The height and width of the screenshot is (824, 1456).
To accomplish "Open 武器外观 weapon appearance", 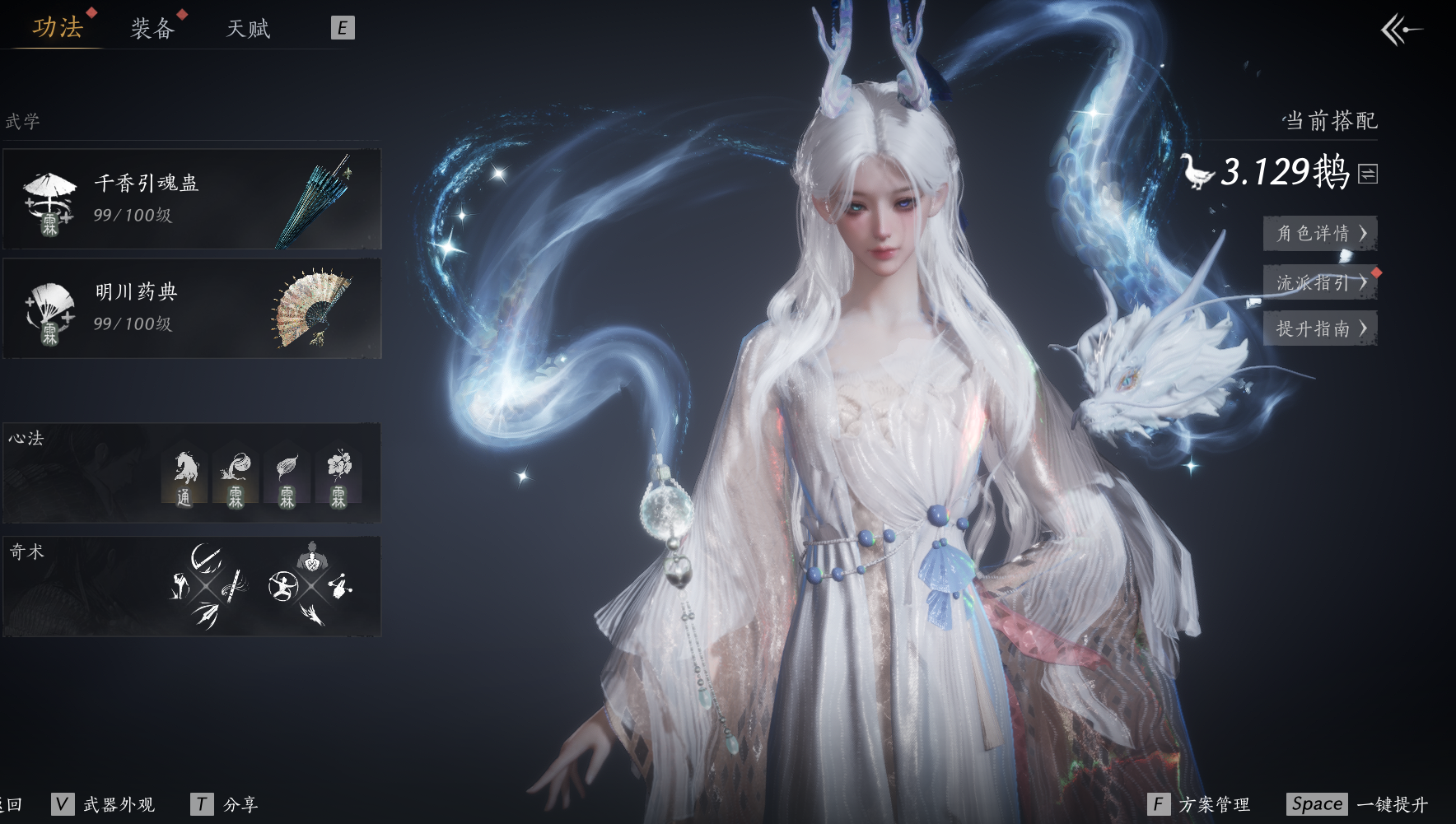I will [104, 804].
